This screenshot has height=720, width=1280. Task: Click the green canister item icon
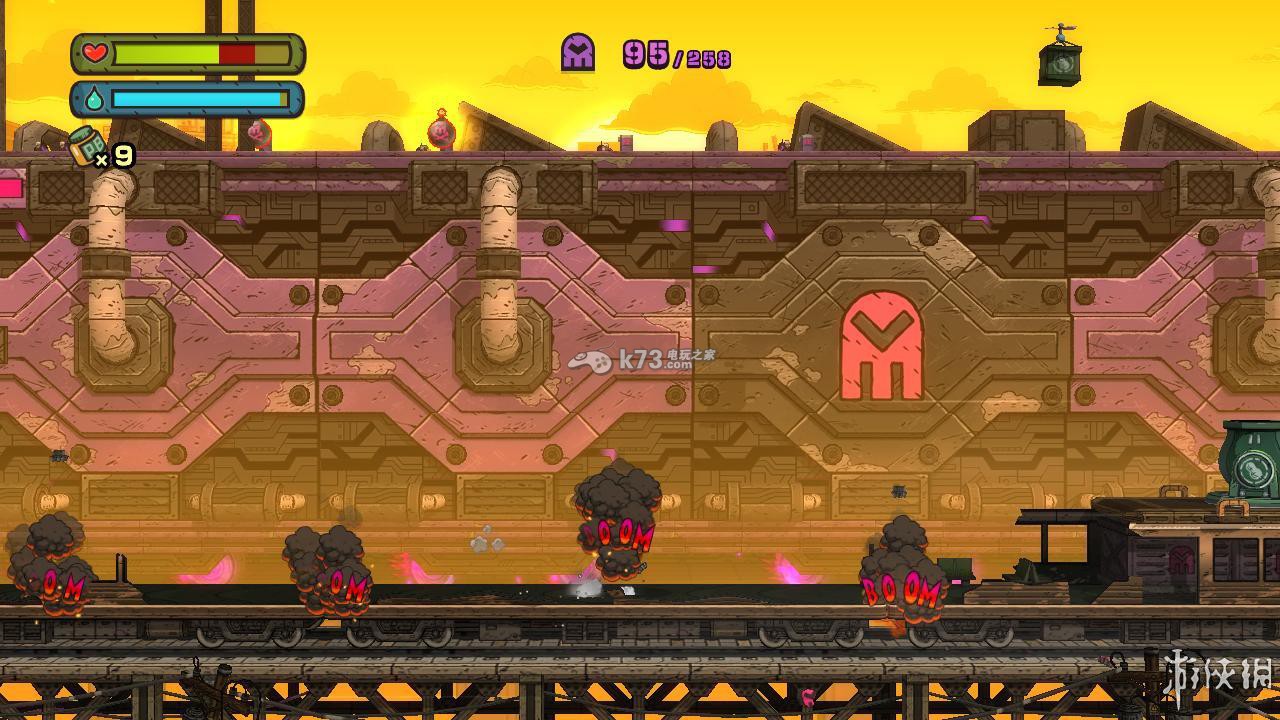(x=86, y=145)
